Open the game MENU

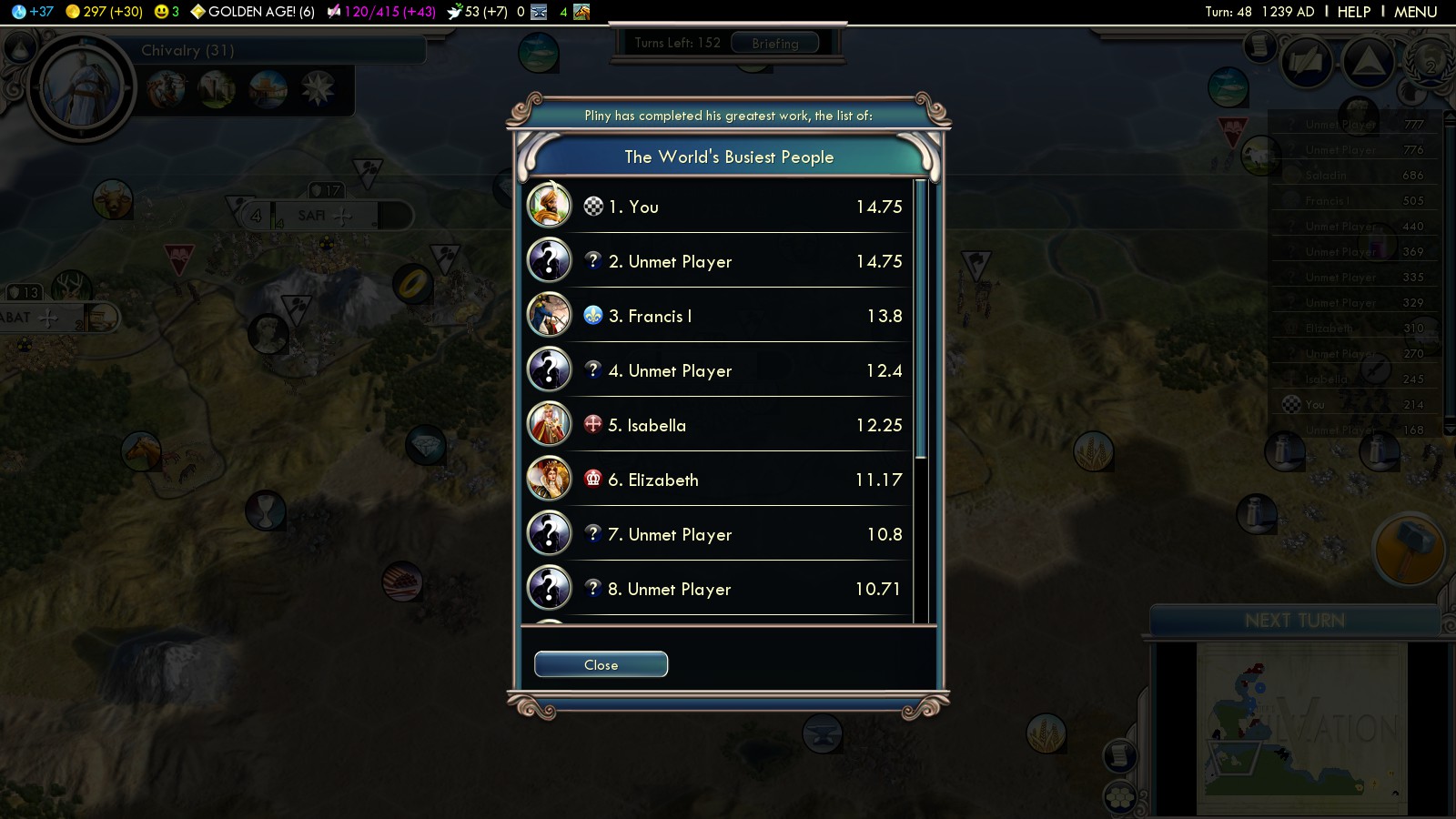(x=1415, y=12)
